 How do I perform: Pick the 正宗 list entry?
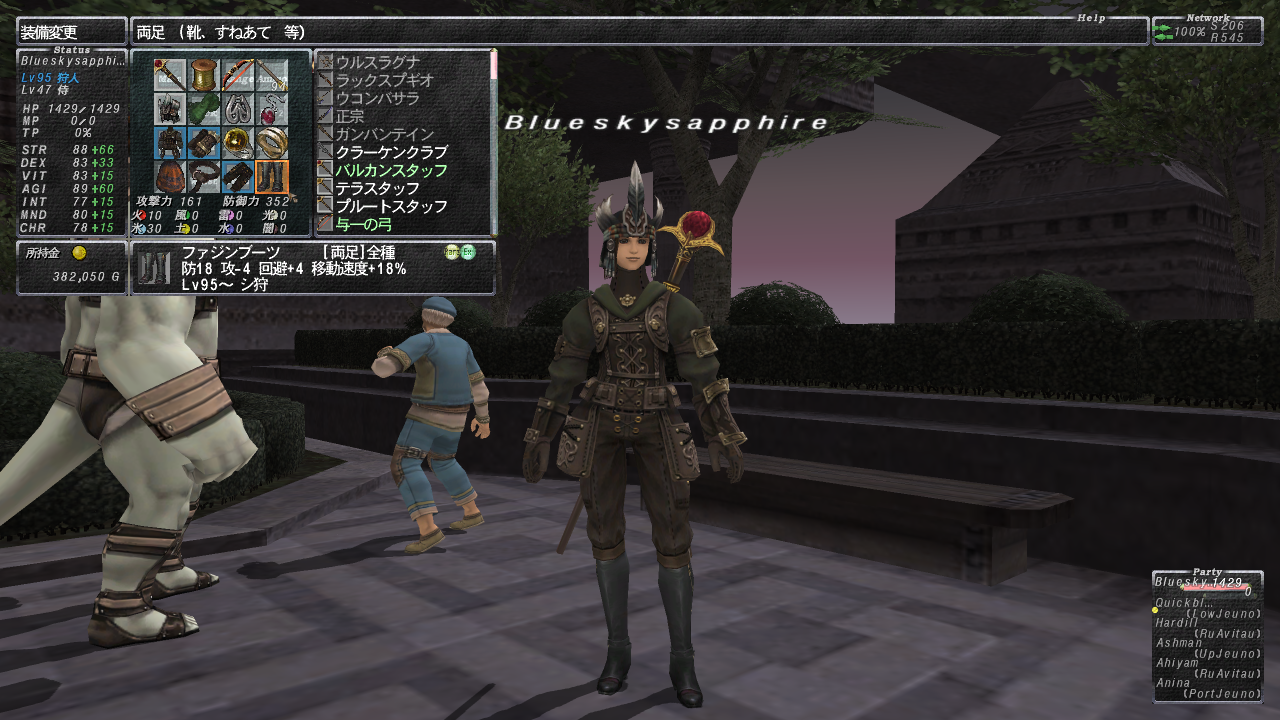[352, 116]
